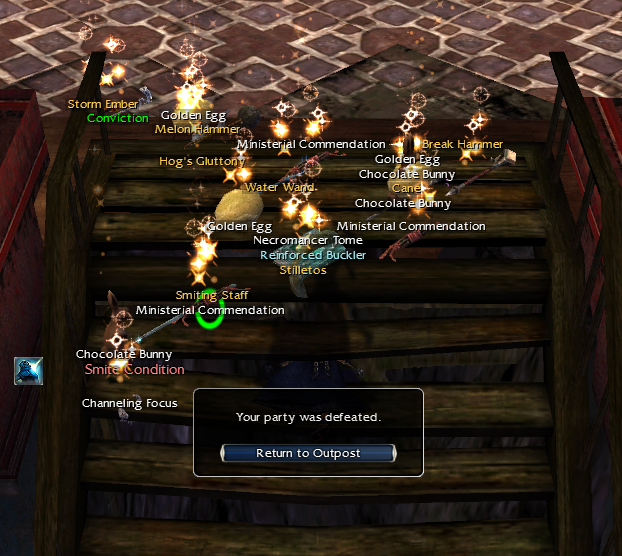Image resolution: width=622 pixels, height=556 pixels.
Task: Select the blue armored figure effect icon
Action: [x=28, y=370]
